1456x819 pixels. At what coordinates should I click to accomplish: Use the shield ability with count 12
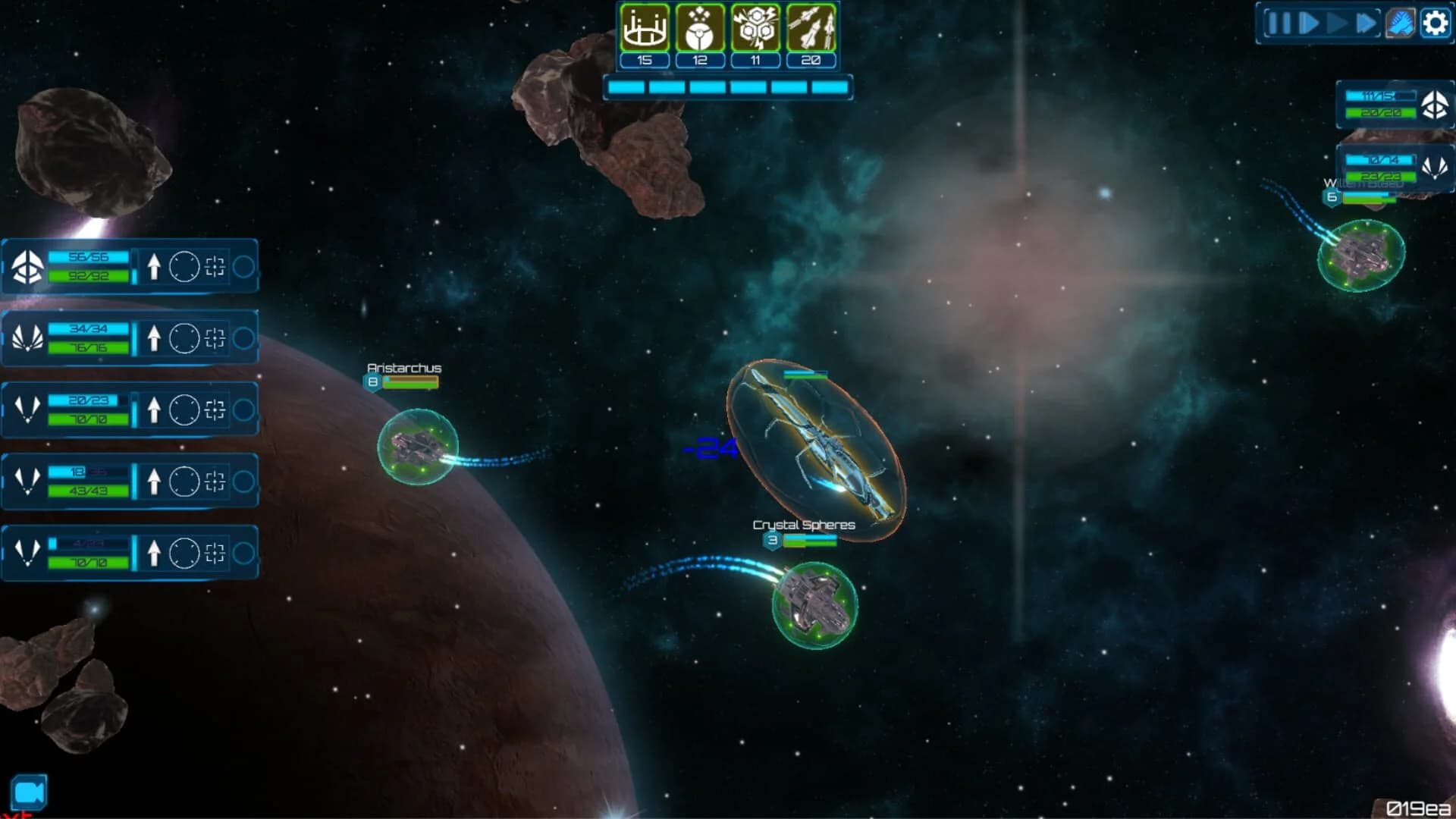tap(699, 30)
